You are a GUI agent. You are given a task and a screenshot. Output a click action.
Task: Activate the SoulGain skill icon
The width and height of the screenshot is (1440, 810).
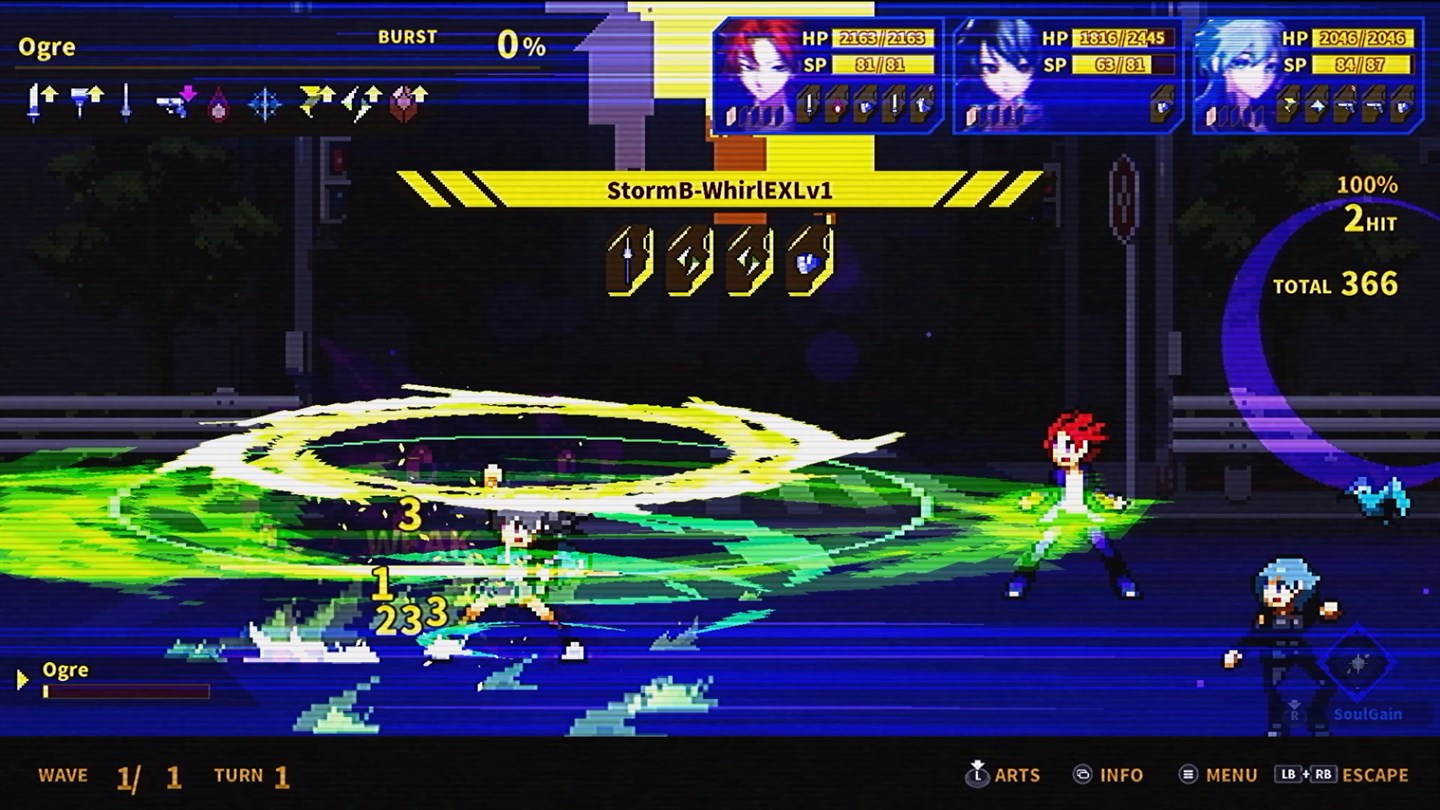coord(1358,665)
